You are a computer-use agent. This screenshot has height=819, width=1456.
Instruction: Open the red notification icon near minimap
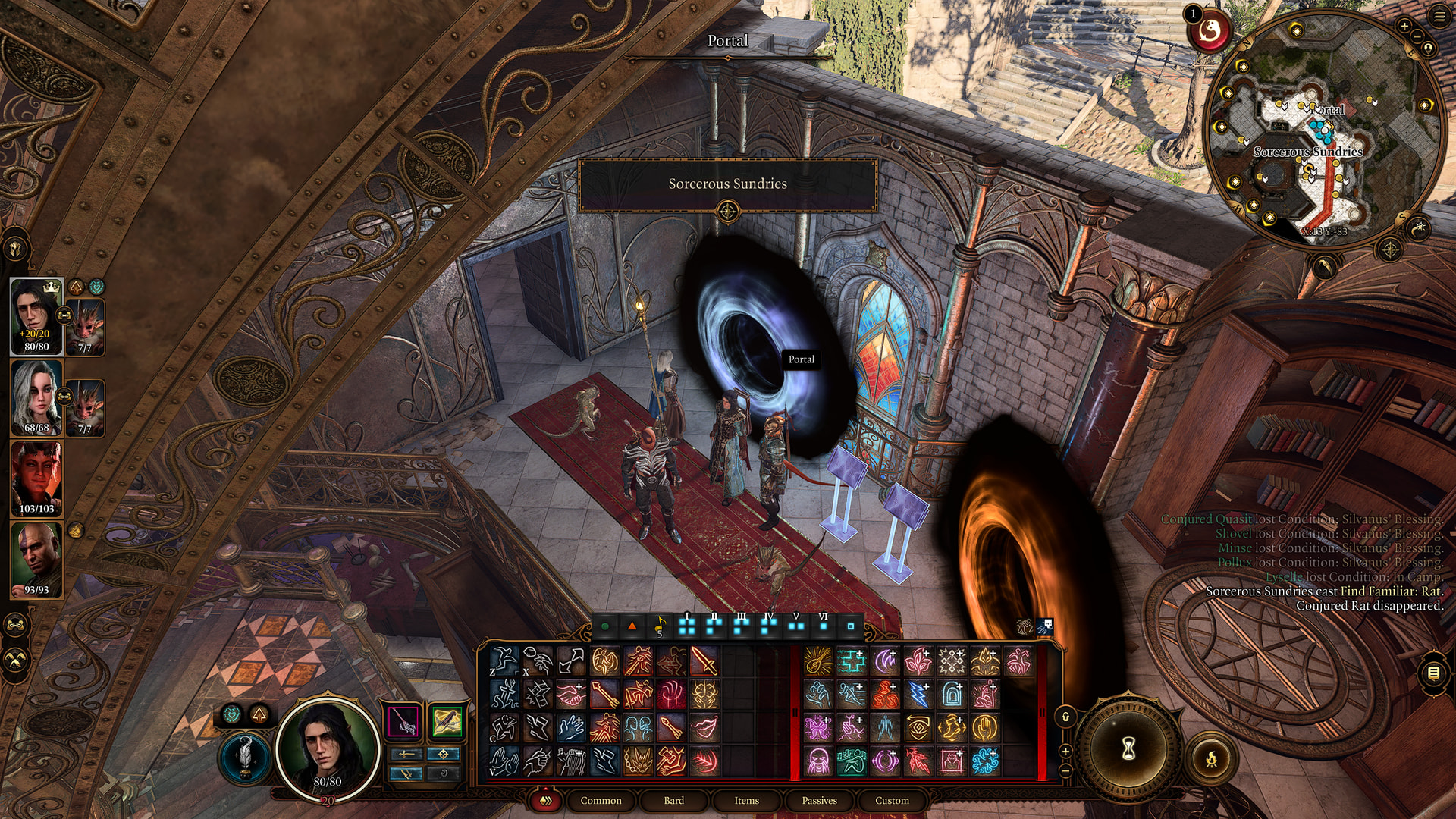tap(1210, 32)
